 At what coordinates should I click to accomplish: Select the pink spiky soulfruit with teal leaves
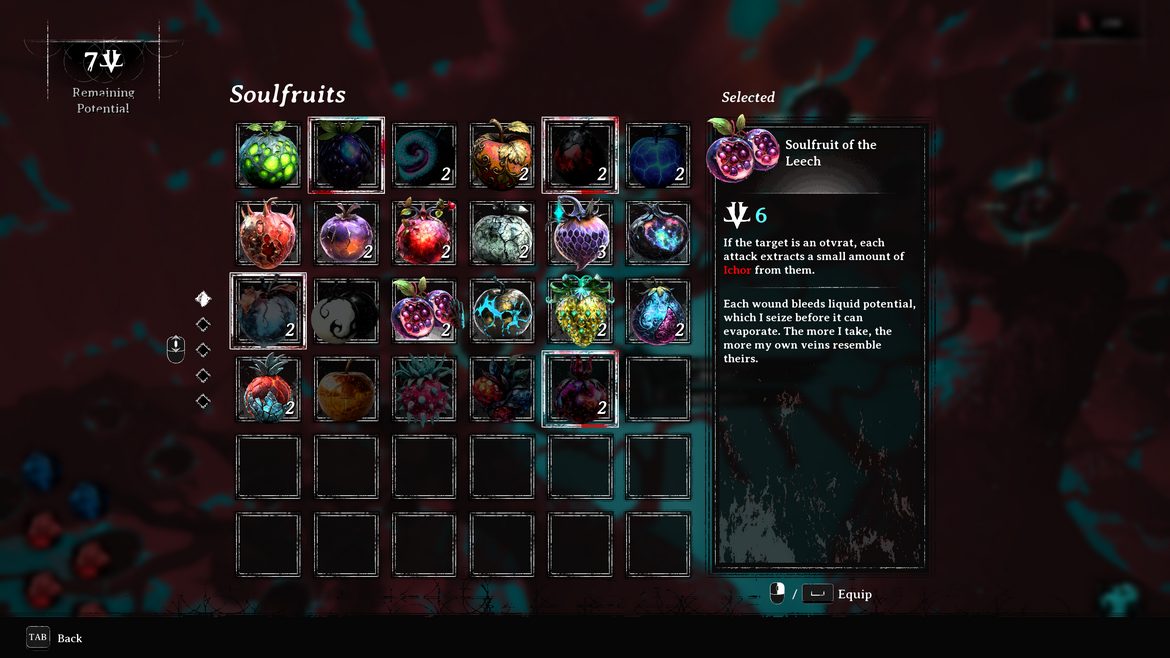pyautogui.click(x=424, y=390)
